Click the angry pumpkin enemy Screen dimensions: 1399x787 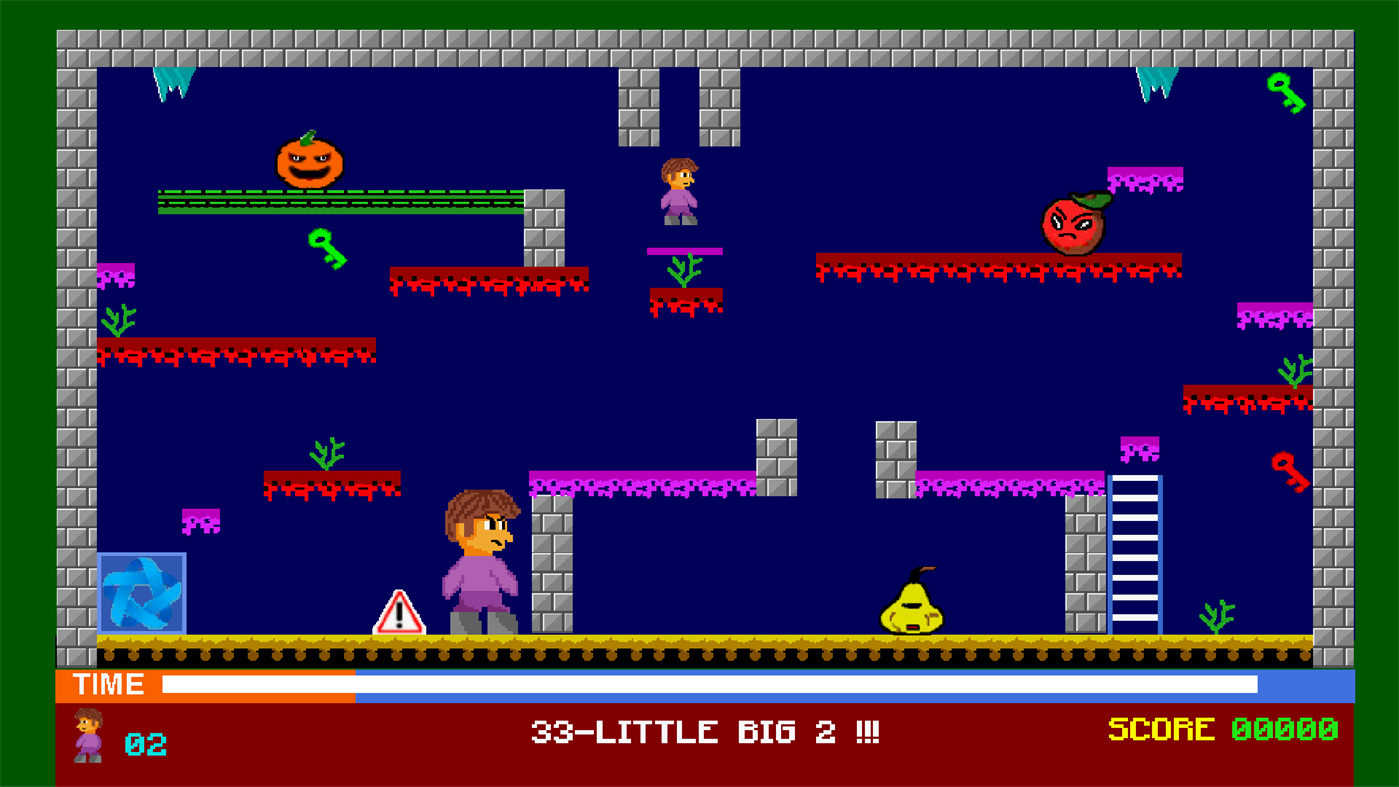pyautogui.click(x=308, y=160)
